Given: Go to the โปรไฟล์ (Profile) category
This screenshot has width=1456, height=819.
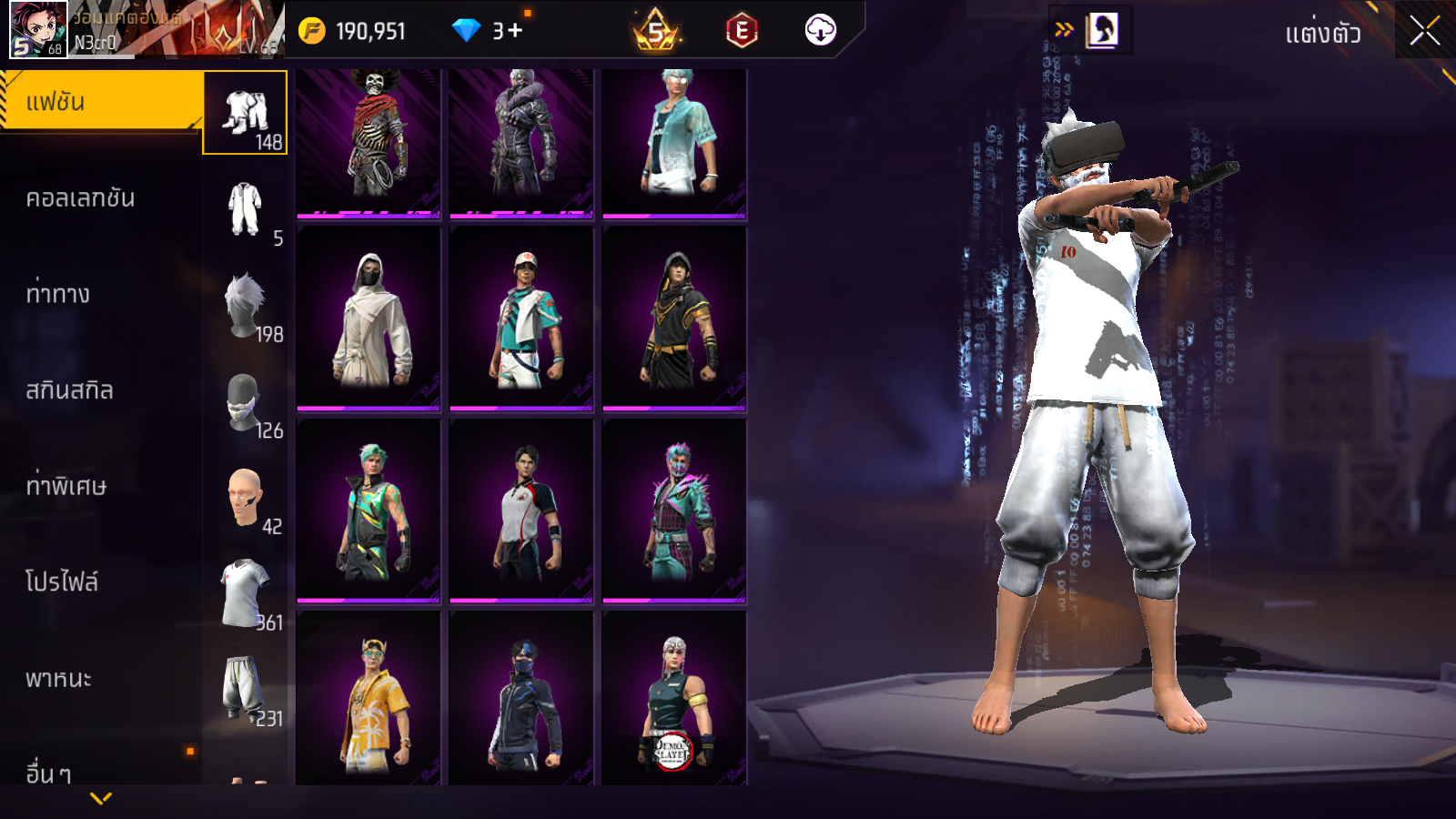Looking at the screenshot, I should click(x=62, y=582).
